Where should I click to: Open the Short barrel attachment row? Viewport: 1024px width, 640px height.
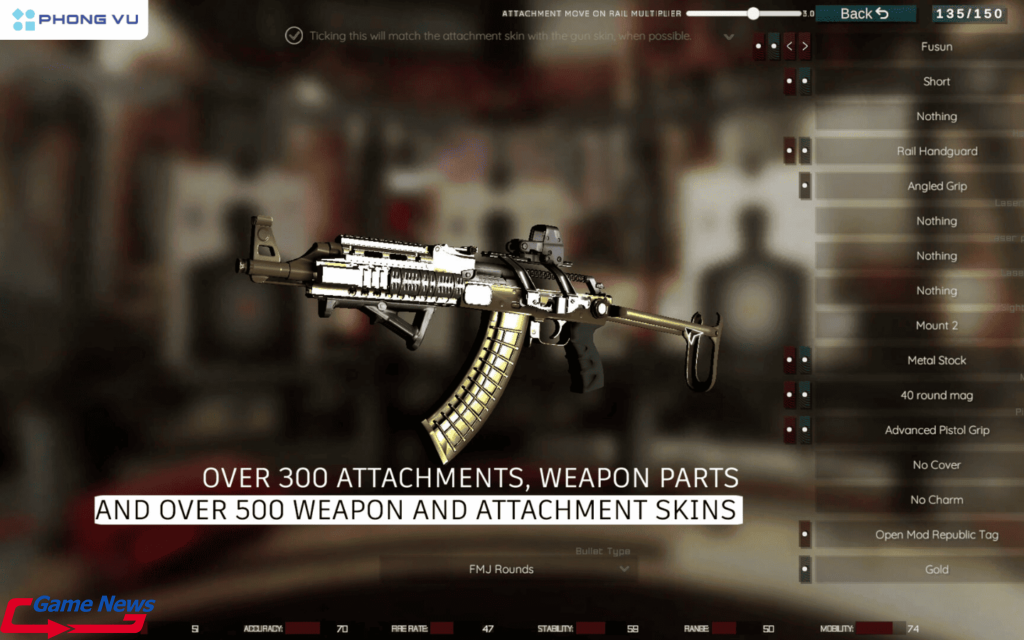pyautogui.click(x=936, y=81)
